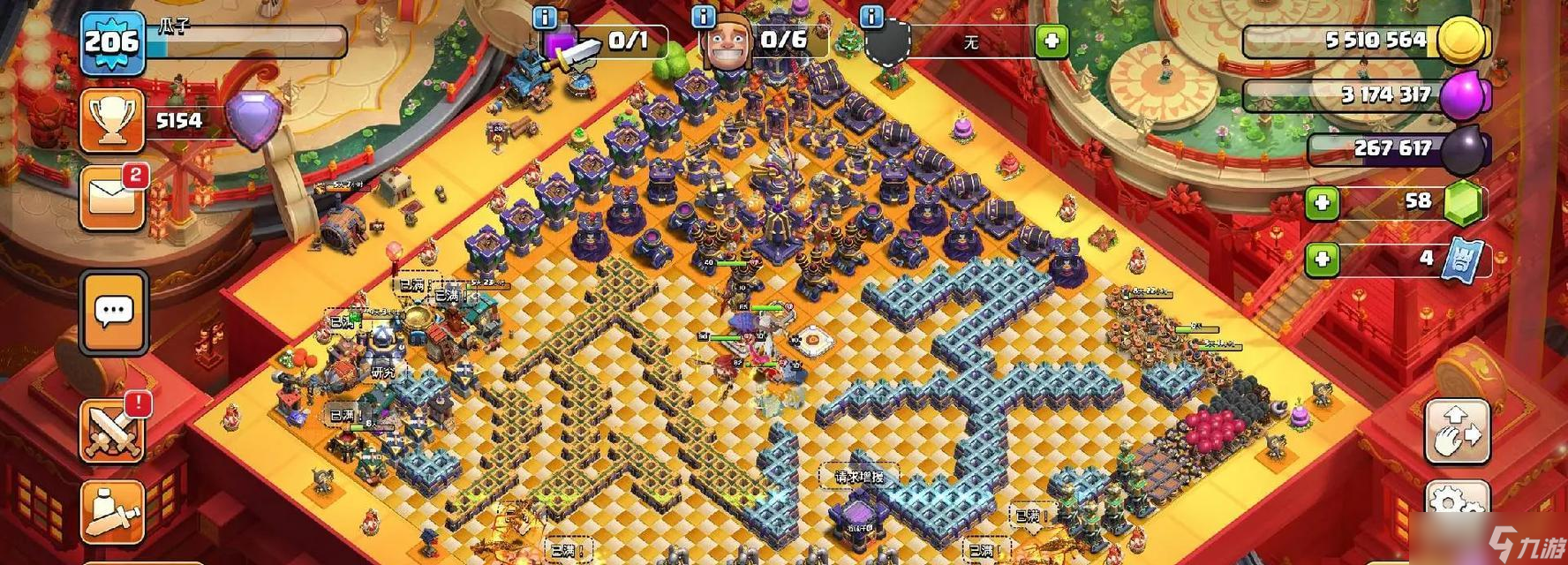
Task: Add gems with the green plus
Action: 1322,203
